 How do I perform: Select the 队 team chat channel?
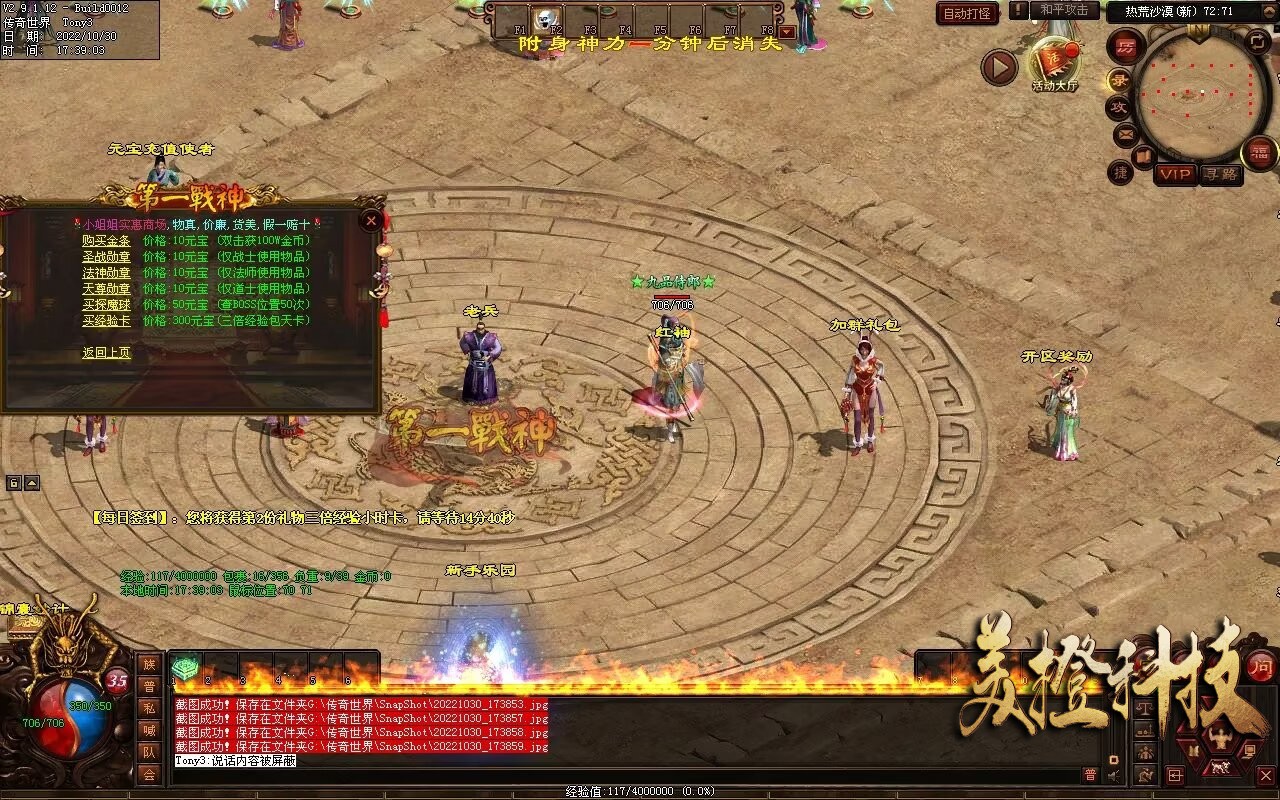point(149,752)
